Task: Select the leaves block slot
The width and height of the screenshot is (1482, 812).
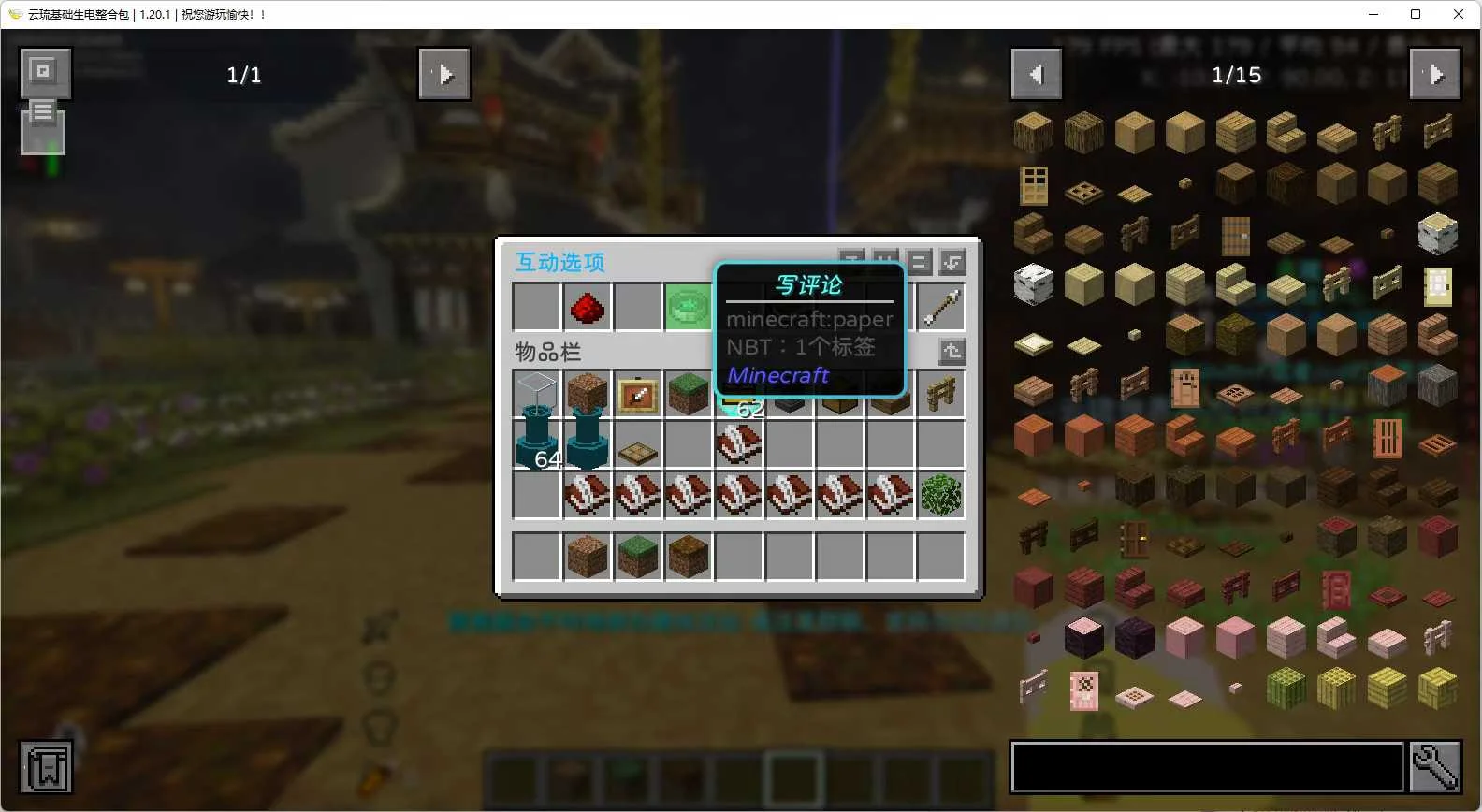Action: [x=941, y=496]
